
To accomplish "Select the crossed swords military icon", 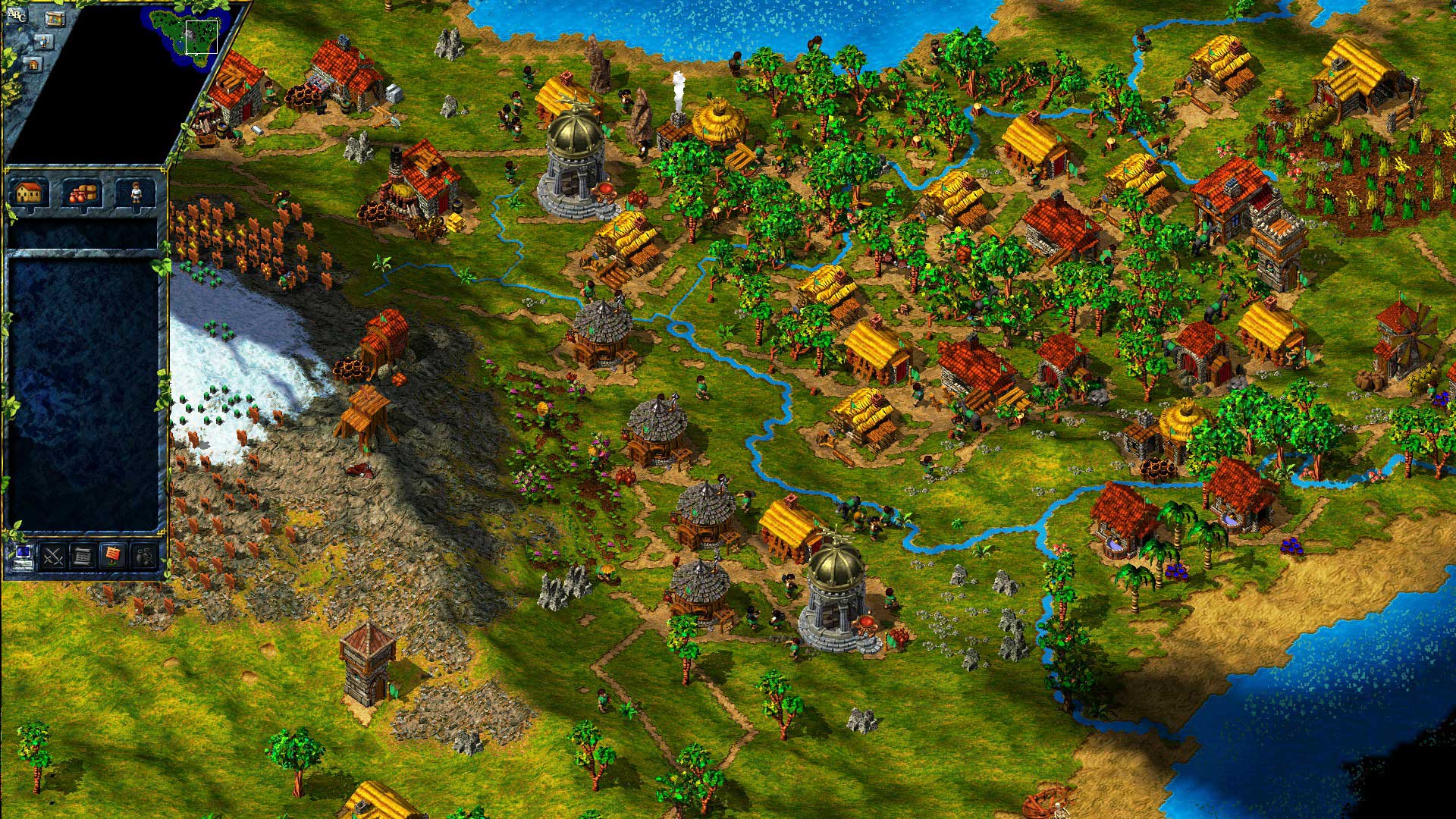I will [x=52, y=554].
